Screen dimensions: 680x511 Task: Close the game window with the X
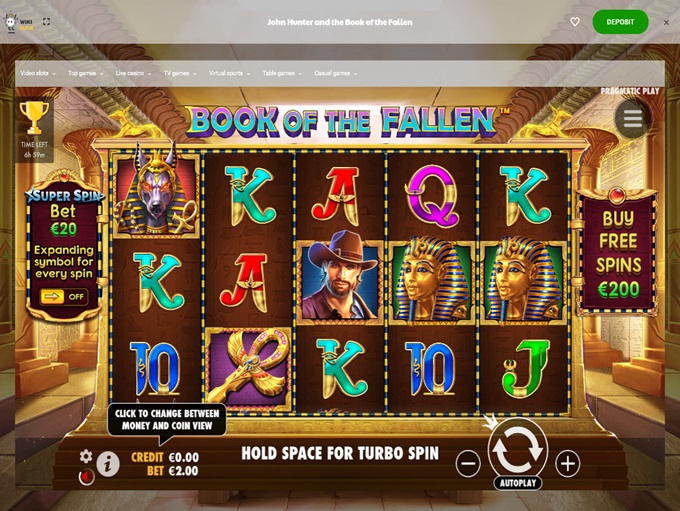tap(666, 22)
